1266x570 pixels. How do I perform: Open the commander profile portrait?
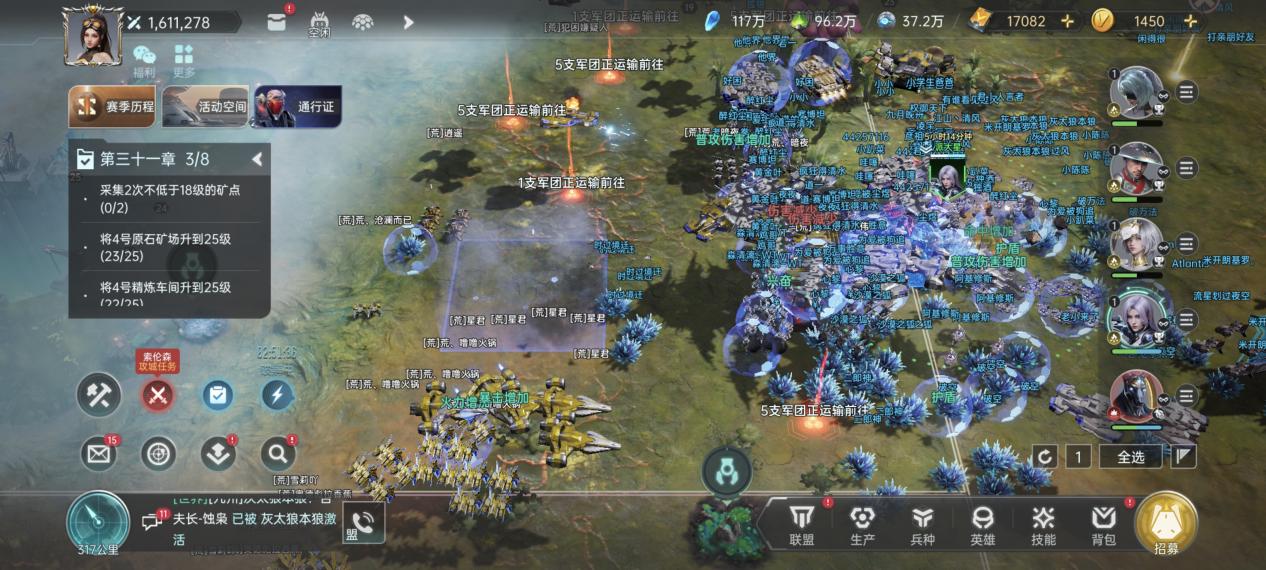(92, 35)
